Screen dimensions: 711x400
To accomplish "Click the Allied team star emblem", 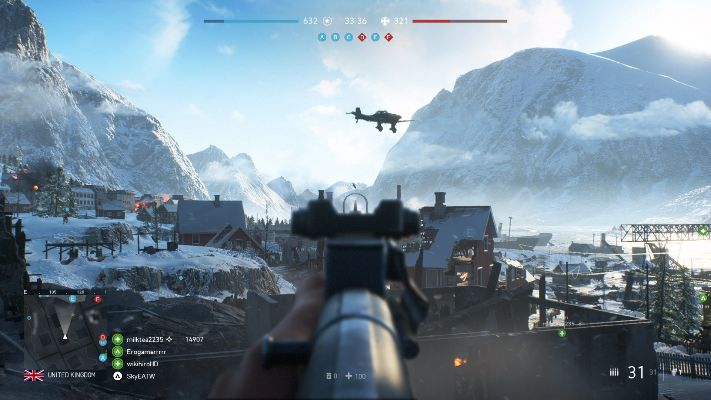I will pos(327,21).
